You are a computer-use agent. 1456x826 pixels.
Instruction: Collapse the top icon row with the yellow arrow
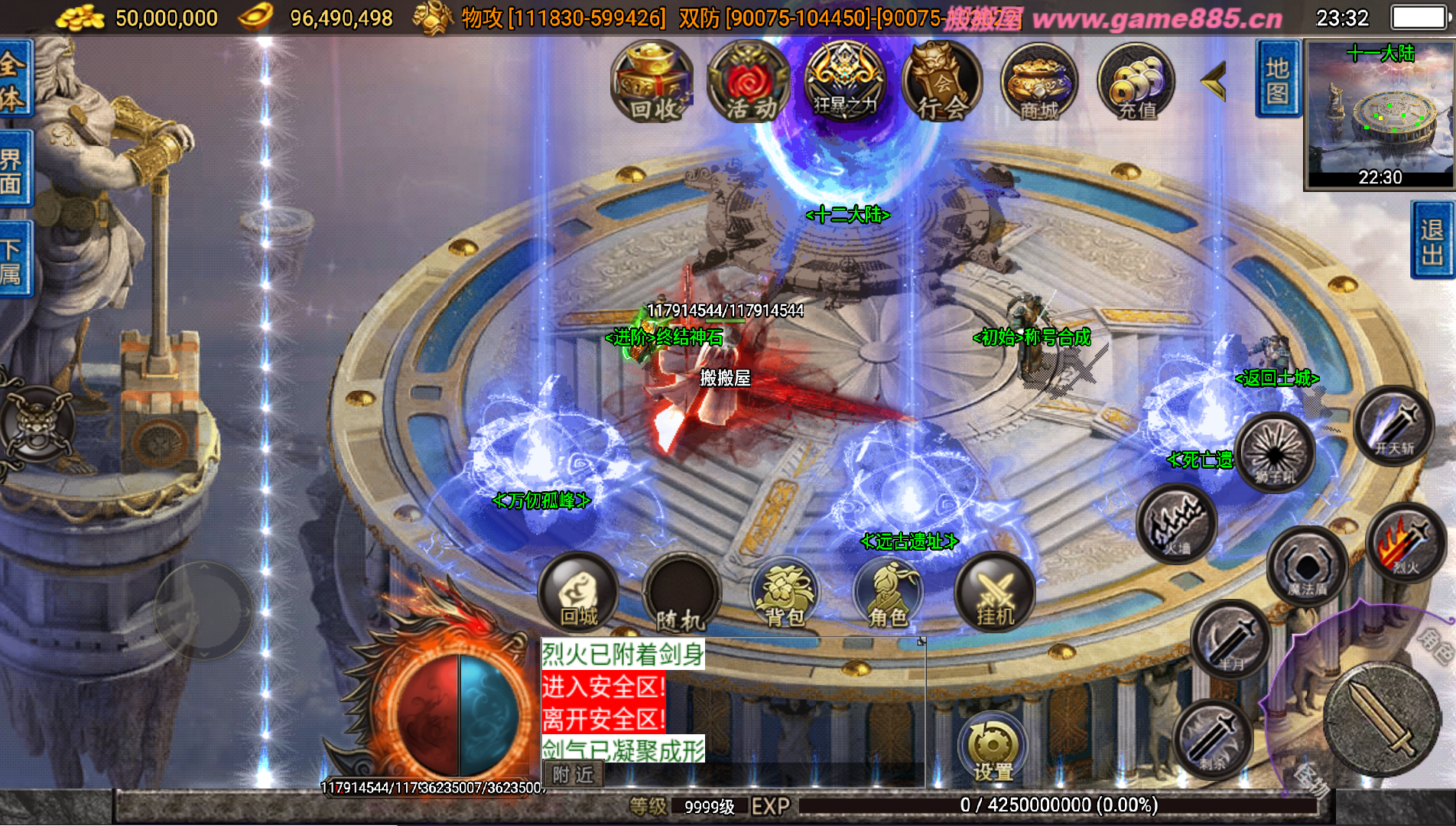point(1214,81)
